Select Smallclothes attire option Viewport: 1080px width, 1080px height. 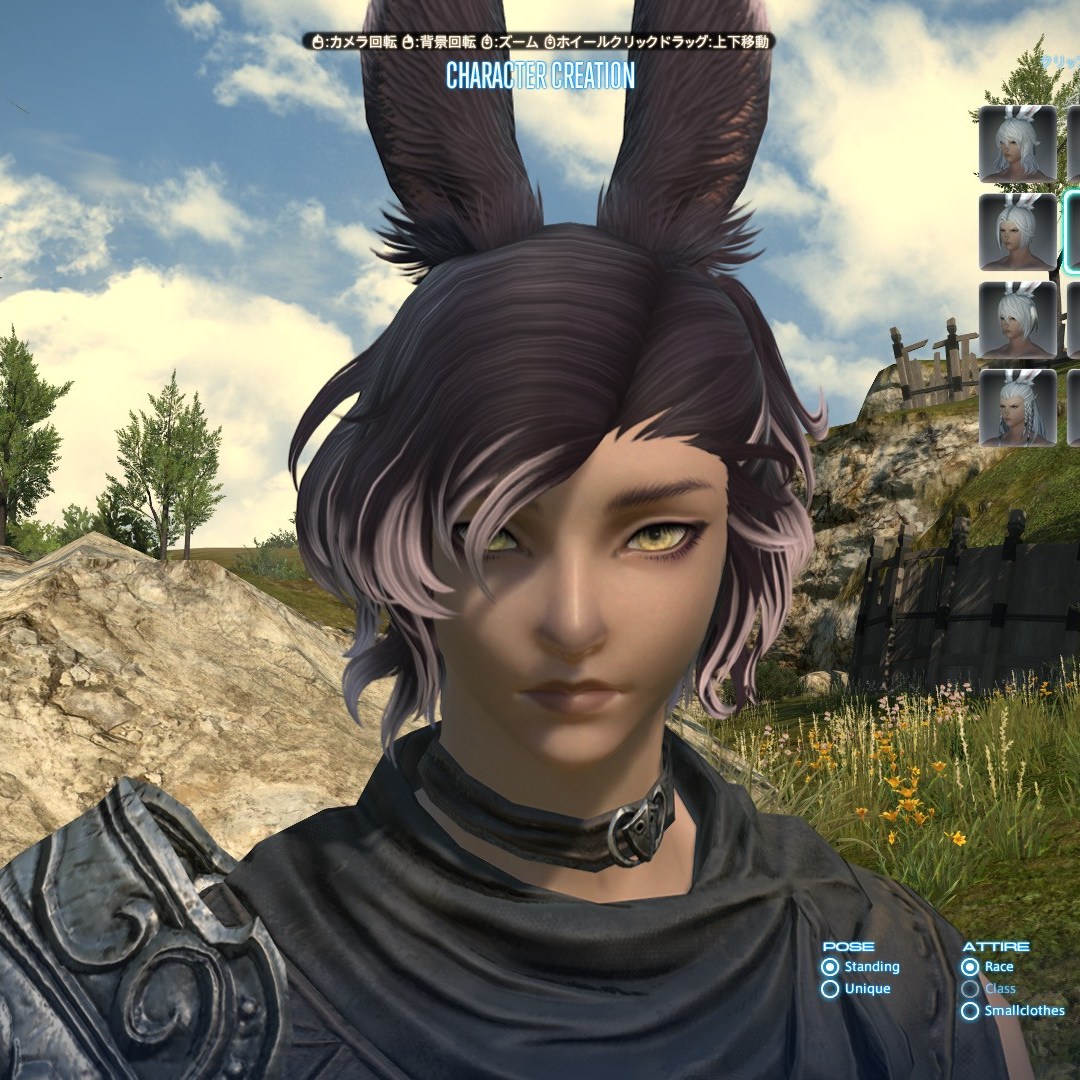(x=969, y=1011)
